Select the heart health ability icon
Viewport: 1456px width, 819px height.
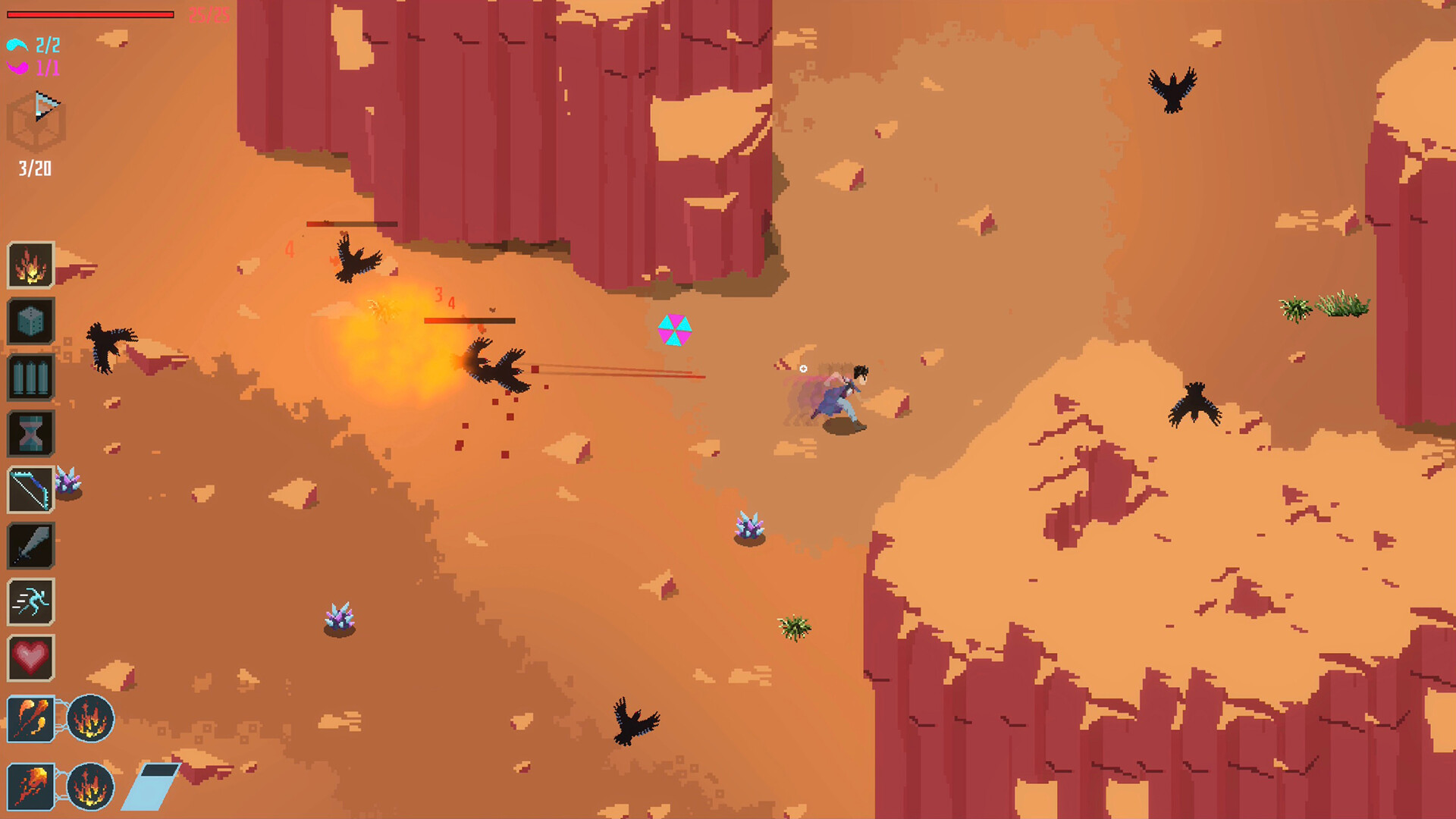tap(30, 657)
